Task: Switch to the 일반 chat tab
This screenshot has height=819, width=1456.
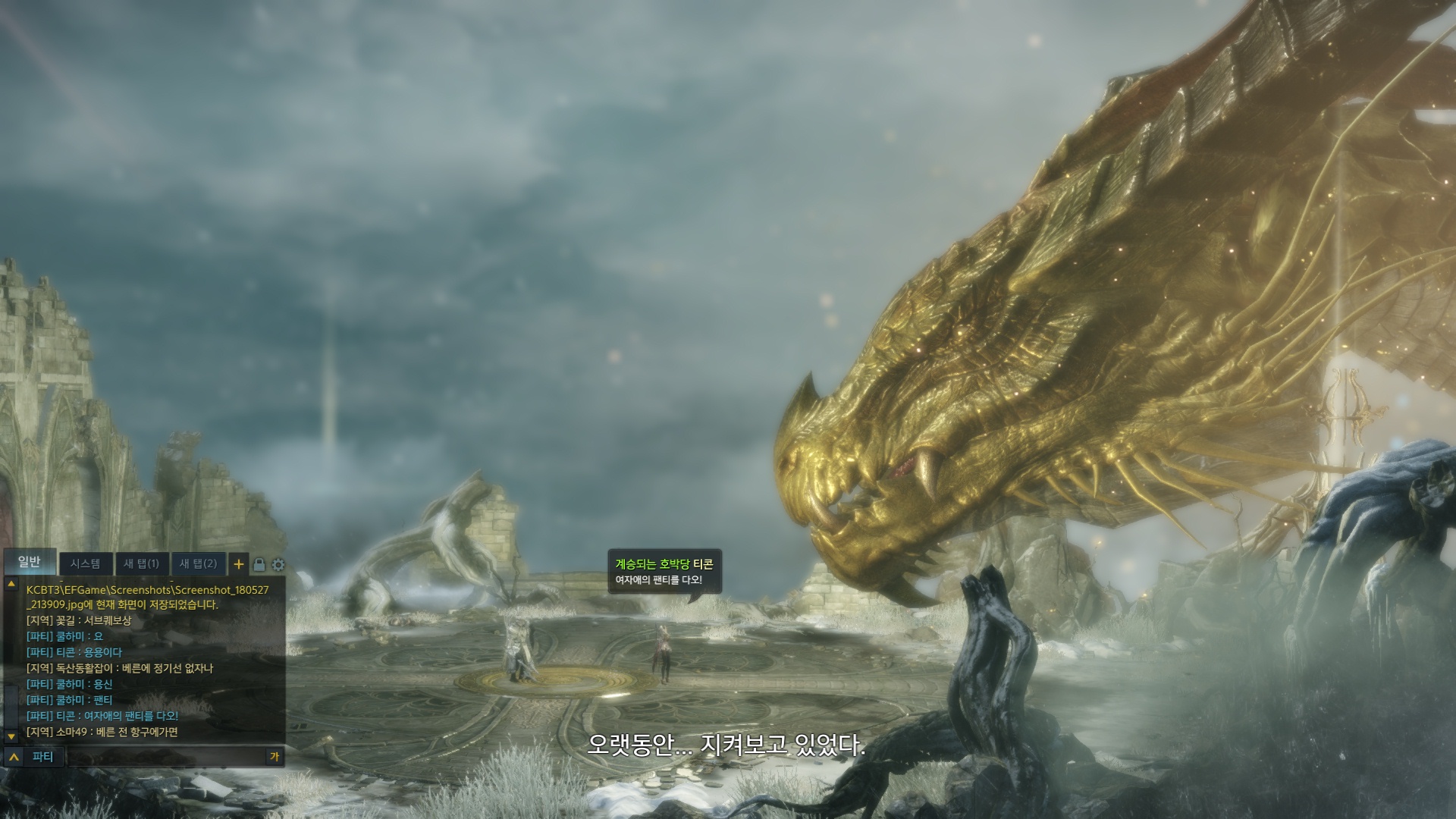Action: coord(30,562)
